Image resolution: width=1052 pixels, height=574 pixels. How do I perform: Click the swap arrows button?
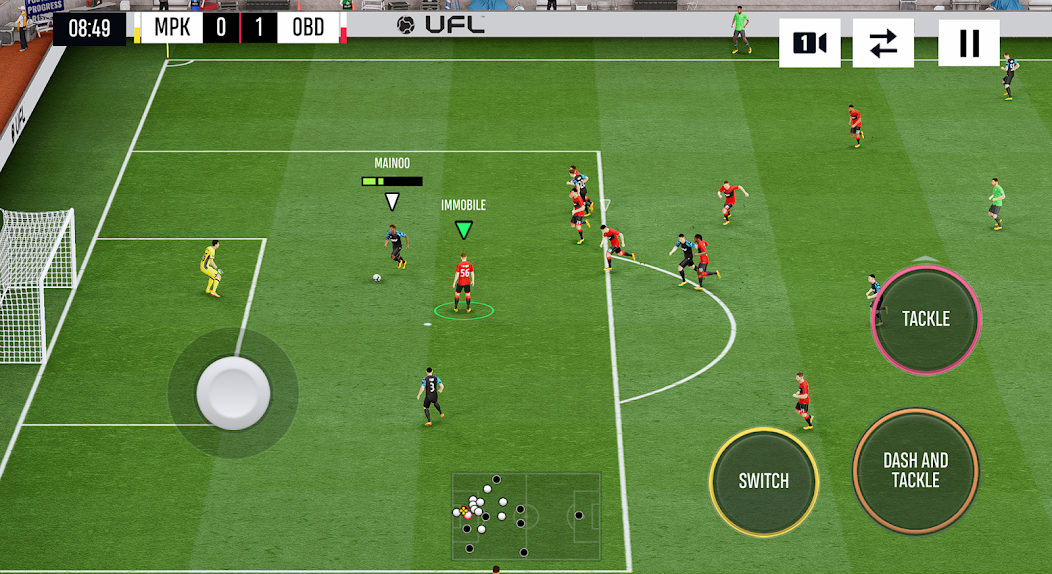(883, 43)
